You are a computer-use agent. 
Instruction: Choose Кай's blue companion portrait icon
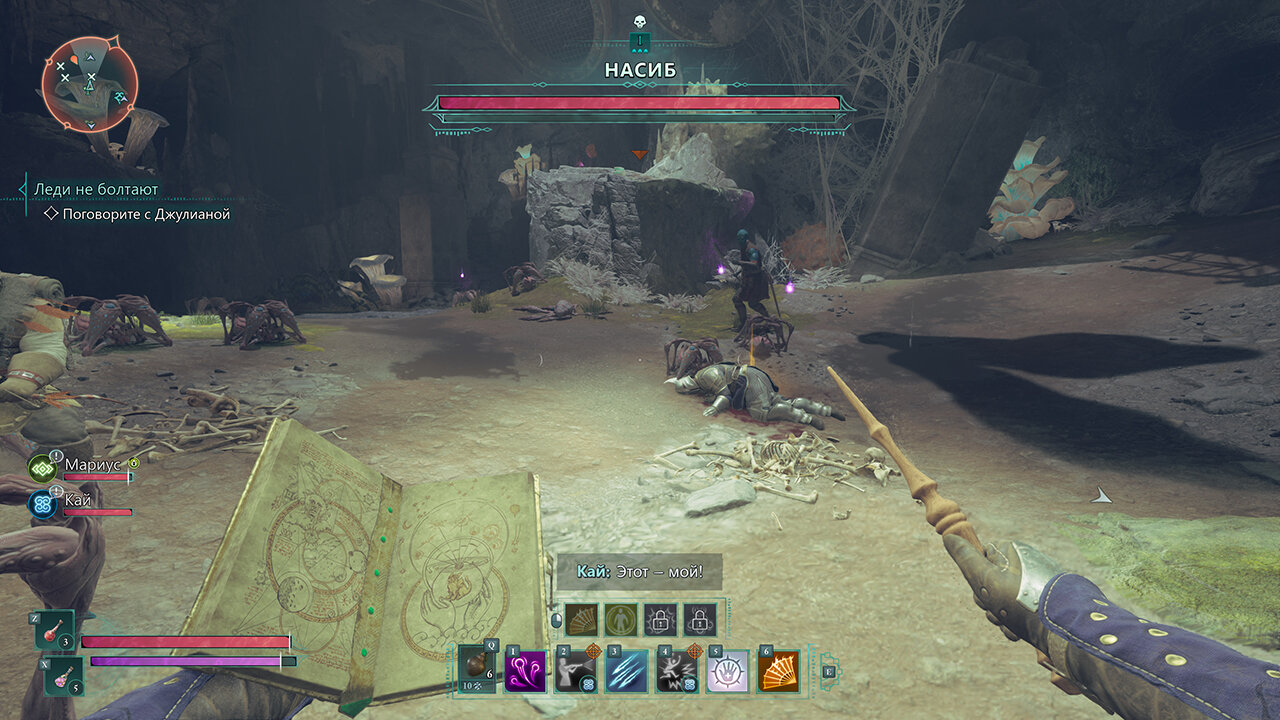pyautogui.click(x=43, y=503)
